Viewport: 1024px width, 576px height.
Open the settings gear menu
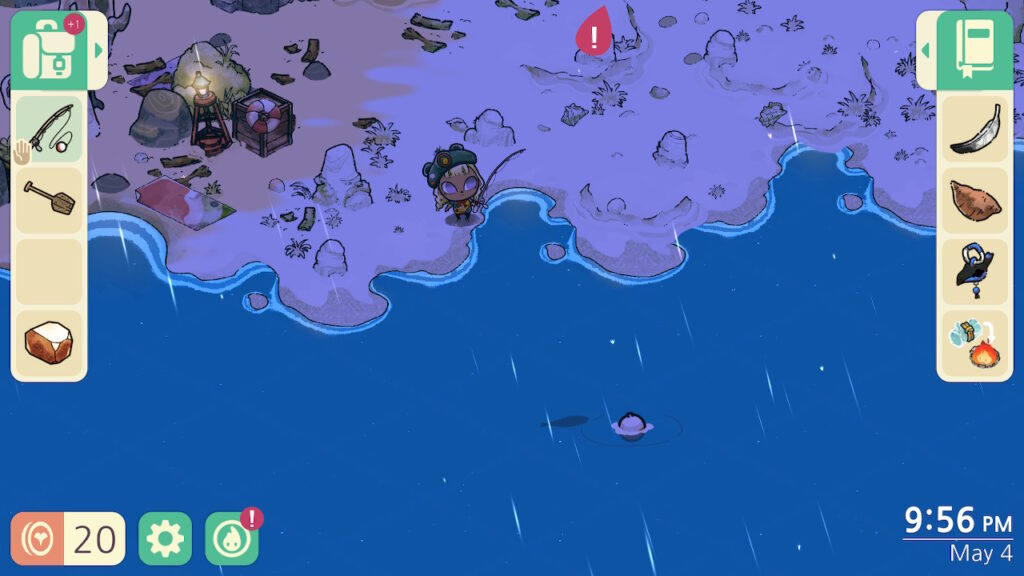point(165,539)
